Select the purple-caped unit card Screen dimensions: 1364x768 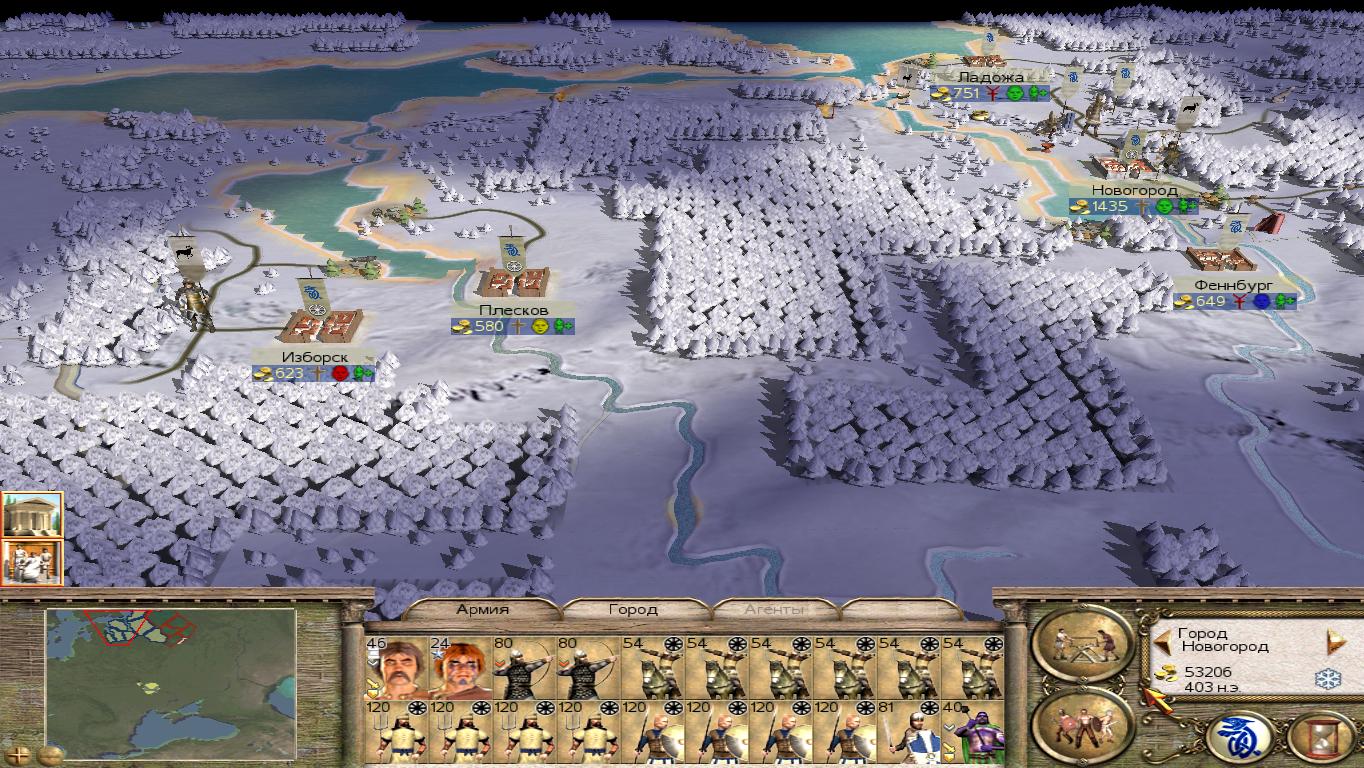(x=973, y=733)
